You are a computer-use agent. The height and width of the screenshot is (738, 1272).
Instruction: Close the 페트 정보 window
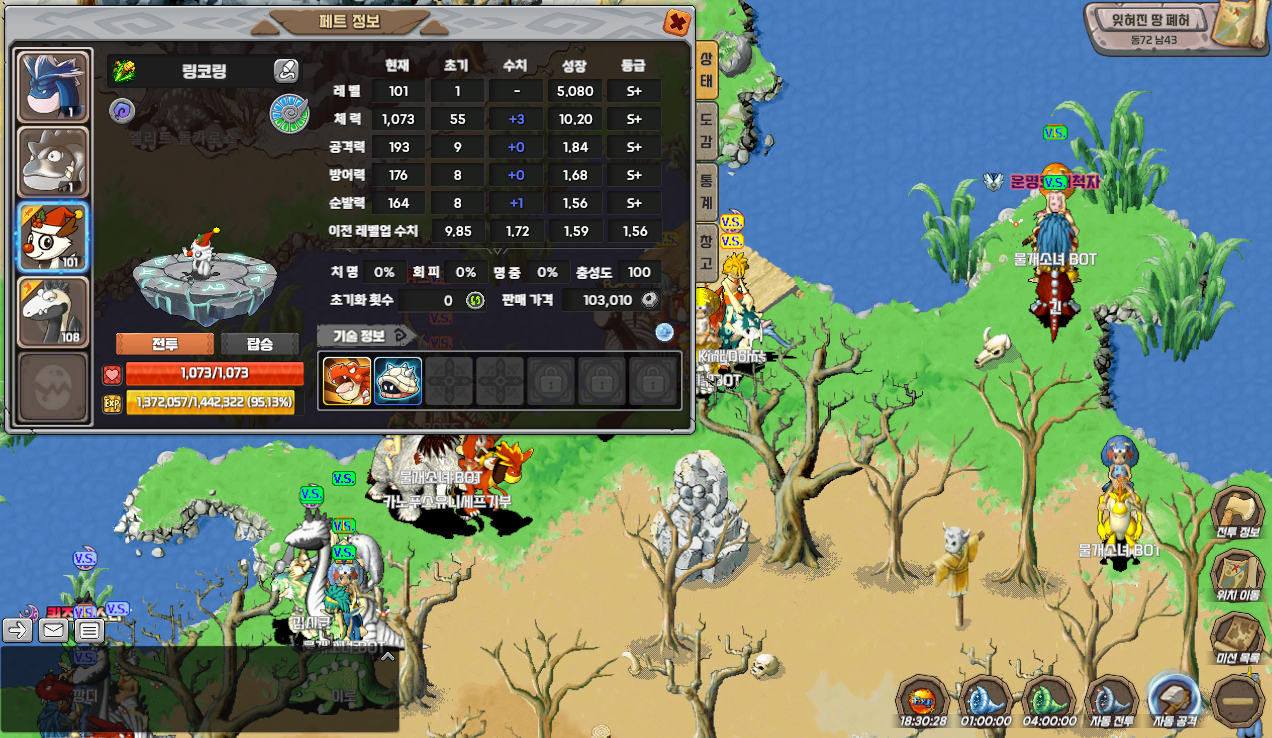677,22
